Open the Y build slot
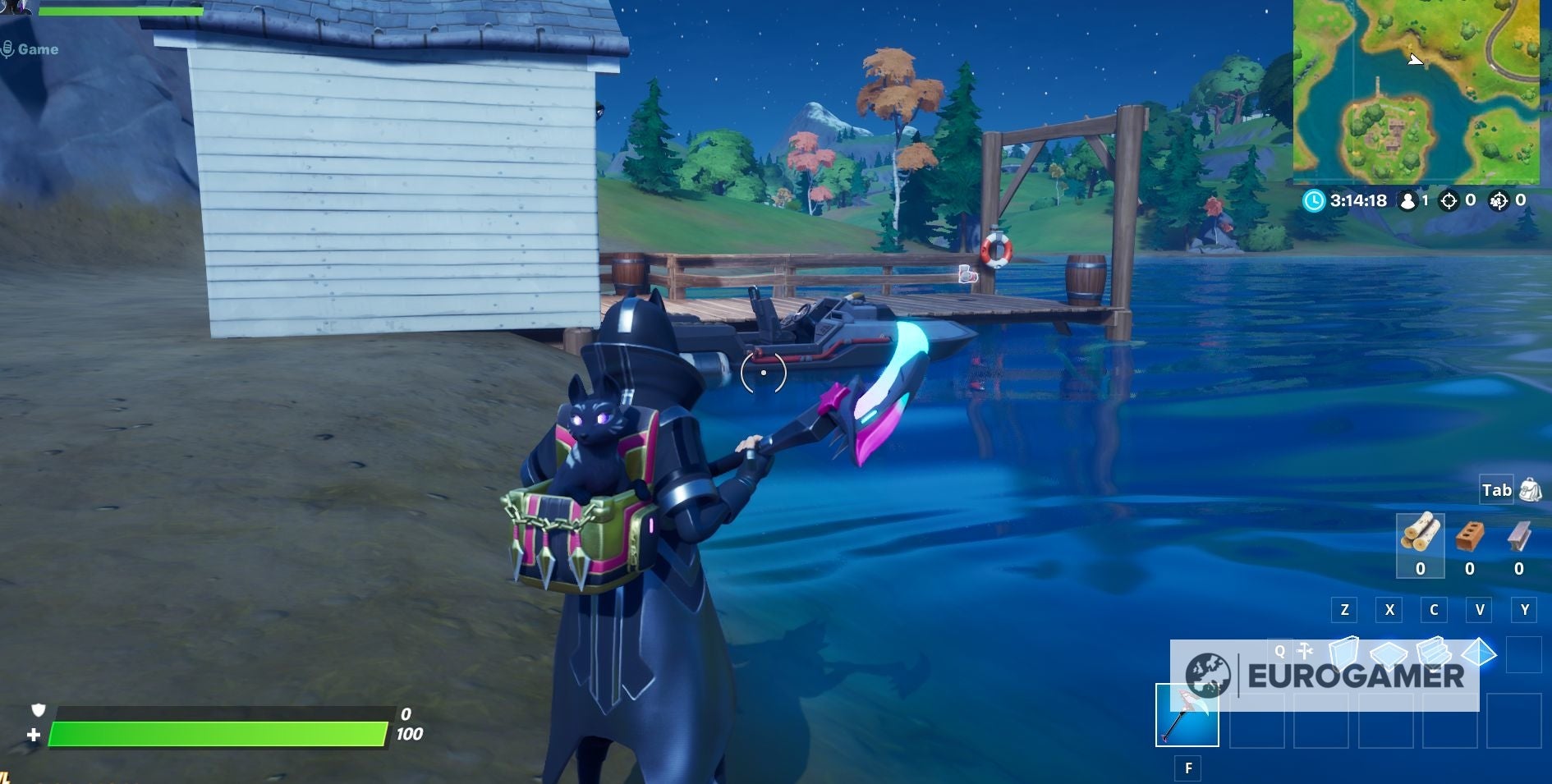Viewport: 1552px width, 784px height. point(1525,610)
